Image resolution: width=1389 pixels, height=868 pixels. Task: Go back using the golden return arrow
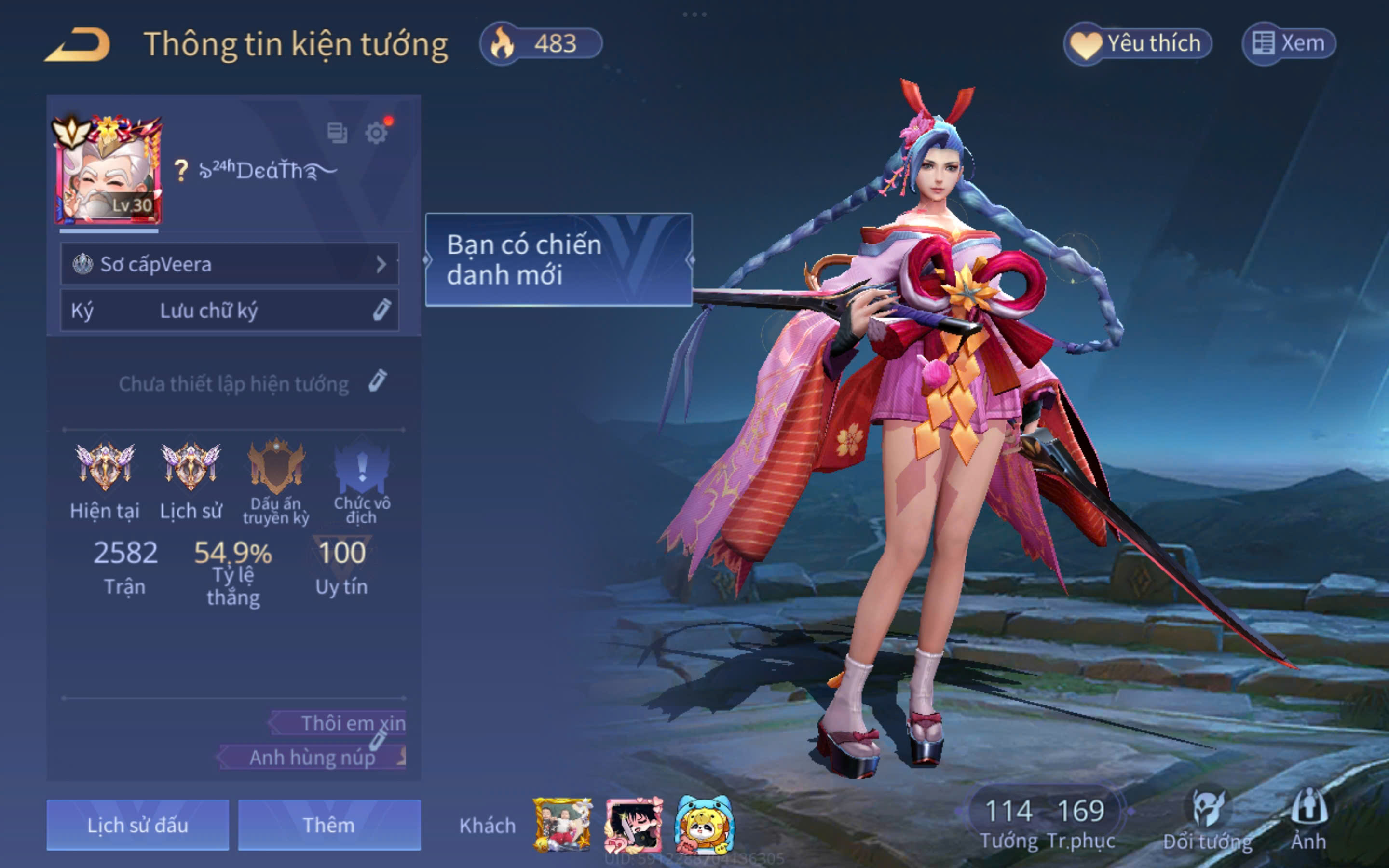point(78,44)
